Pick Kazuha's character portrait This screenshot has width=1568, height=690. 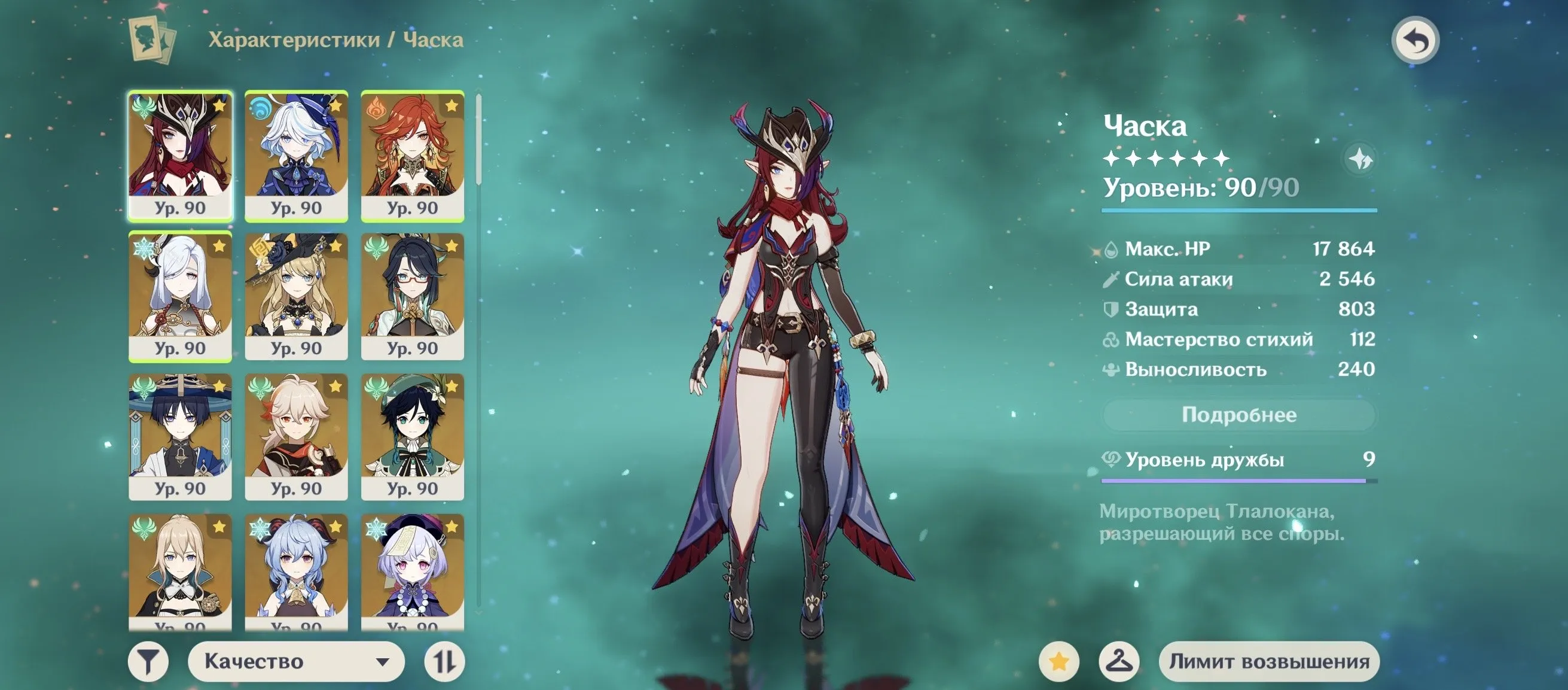[x=297, y=436]
